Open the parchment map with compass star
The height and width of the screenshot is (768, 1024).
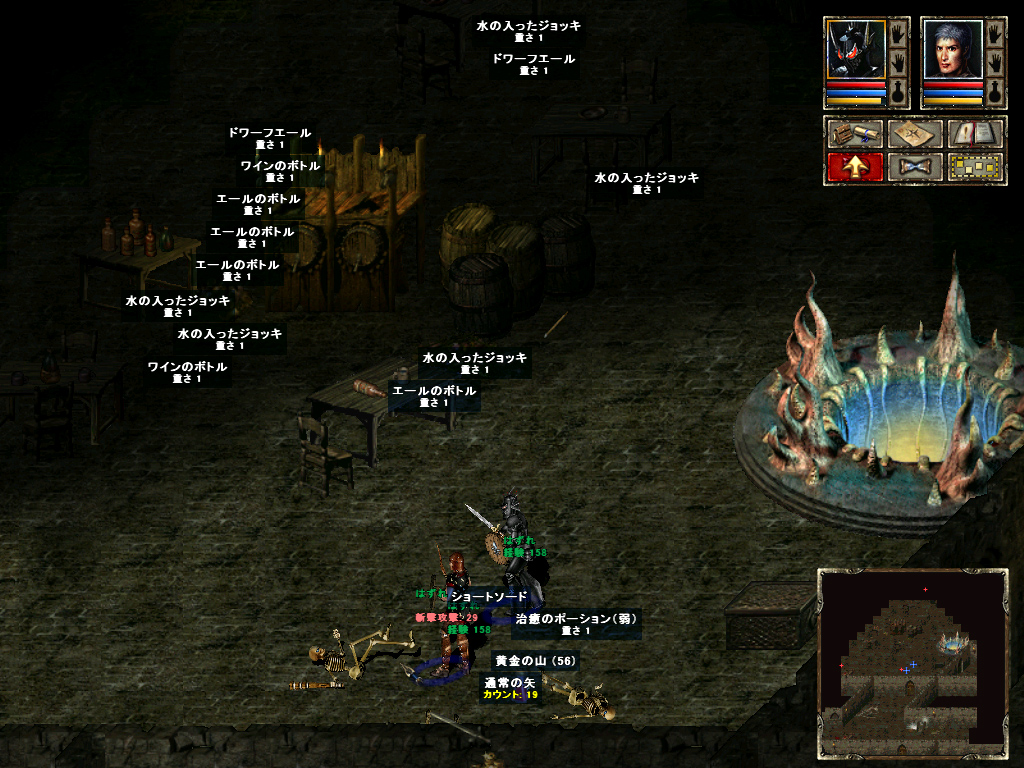coord(915,134)
